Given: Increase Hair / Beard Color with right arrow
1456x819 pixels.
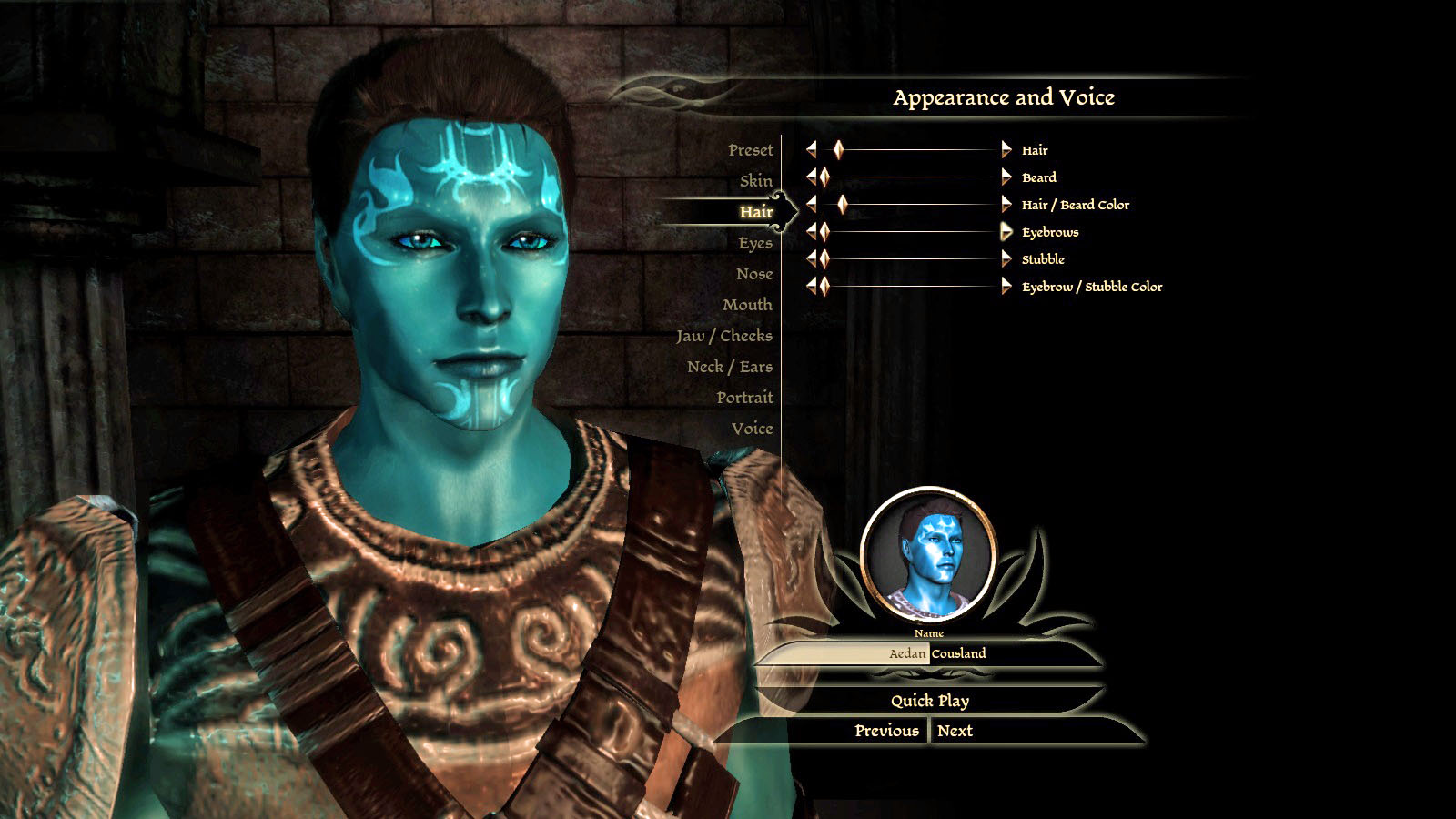Looking at the screenshot, I should 1006,205.
